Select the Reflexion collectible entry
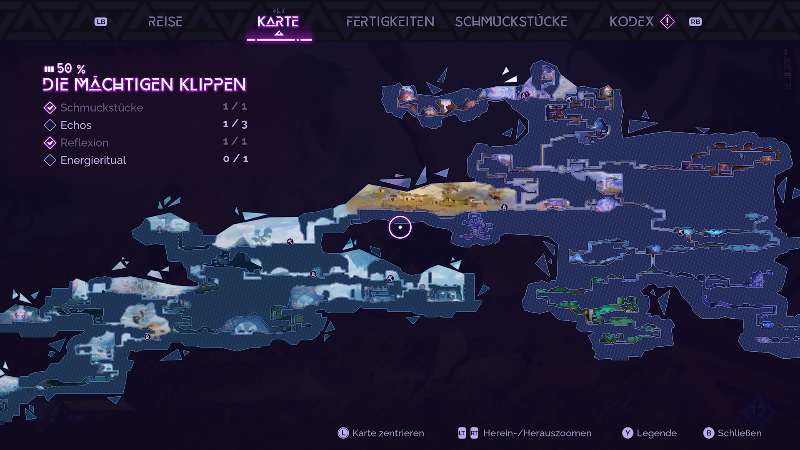The width and height of the screenshot is (800, 450). pyautogui.click(x=84, y=142)
